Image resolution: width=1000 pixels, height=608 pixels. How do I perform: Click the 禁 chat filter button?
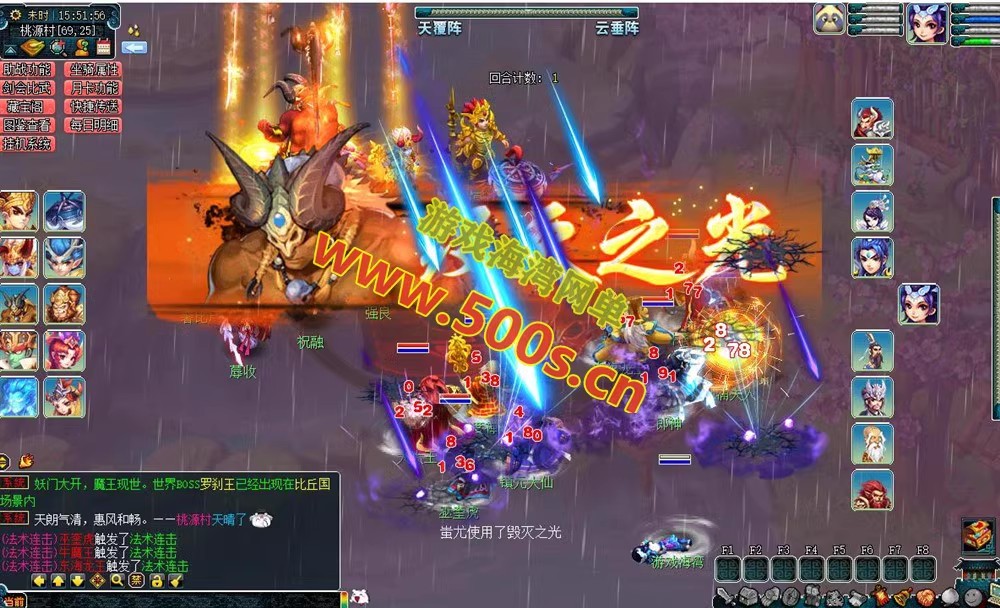tap(136, 580)
